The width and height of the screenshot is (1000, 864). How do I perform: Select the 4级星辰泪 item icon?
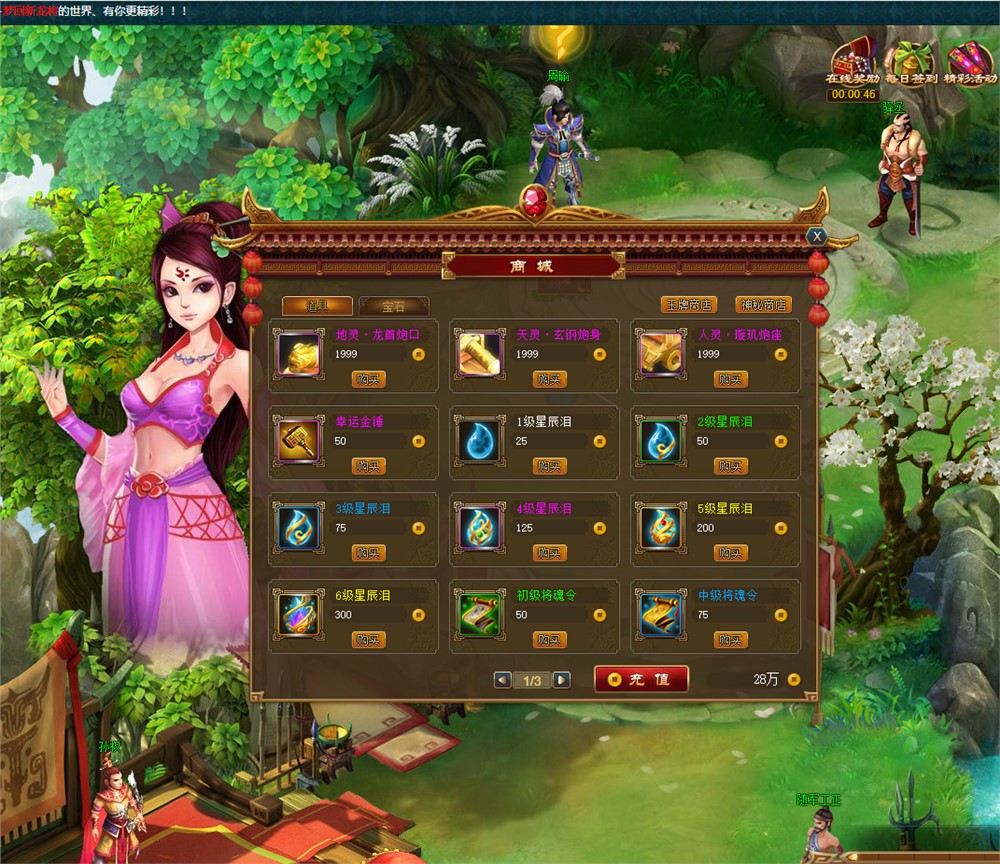tap(479, 528)
